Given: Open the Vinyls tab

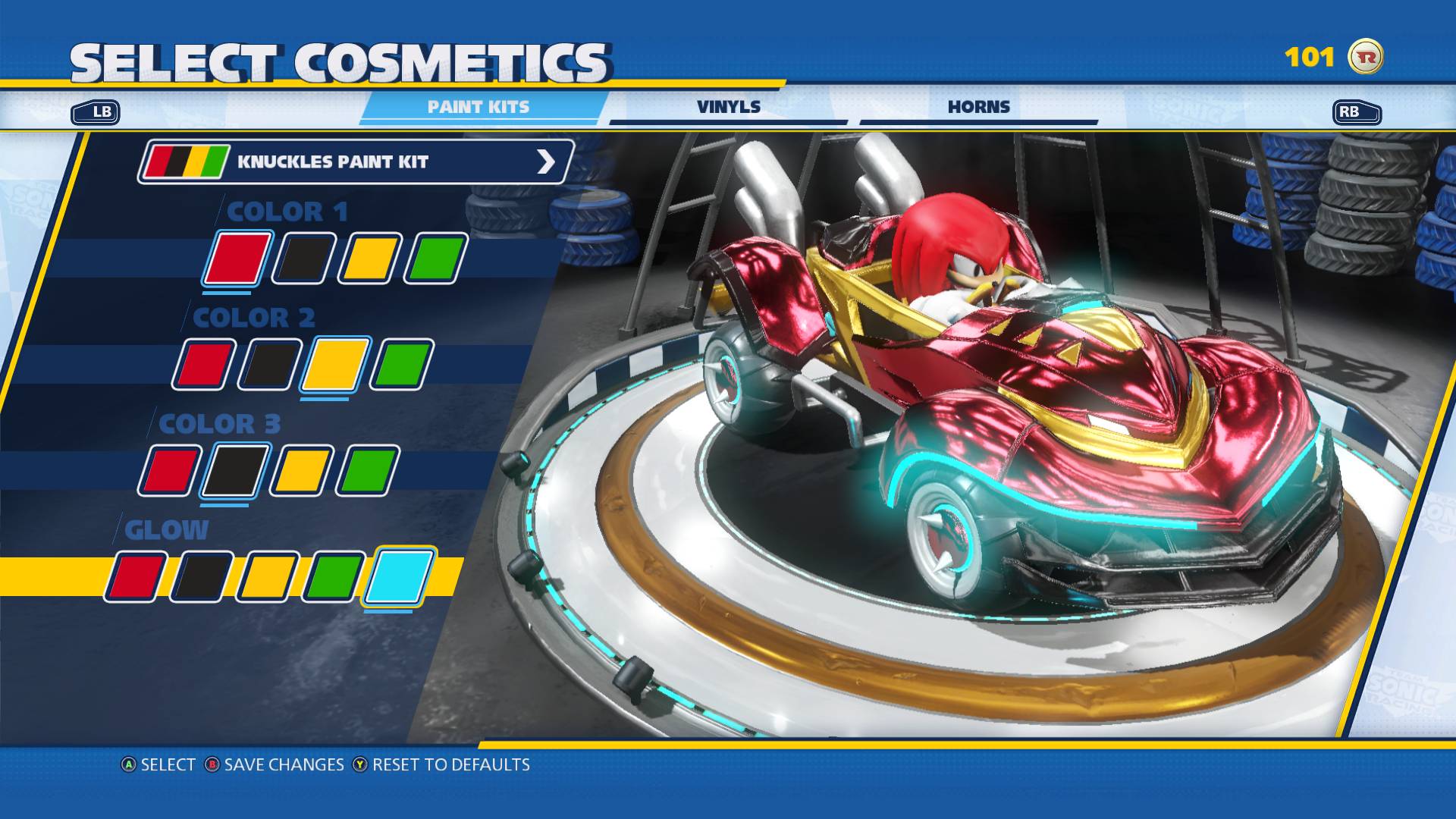Looking at the screenshot, I should click(728, 107).
